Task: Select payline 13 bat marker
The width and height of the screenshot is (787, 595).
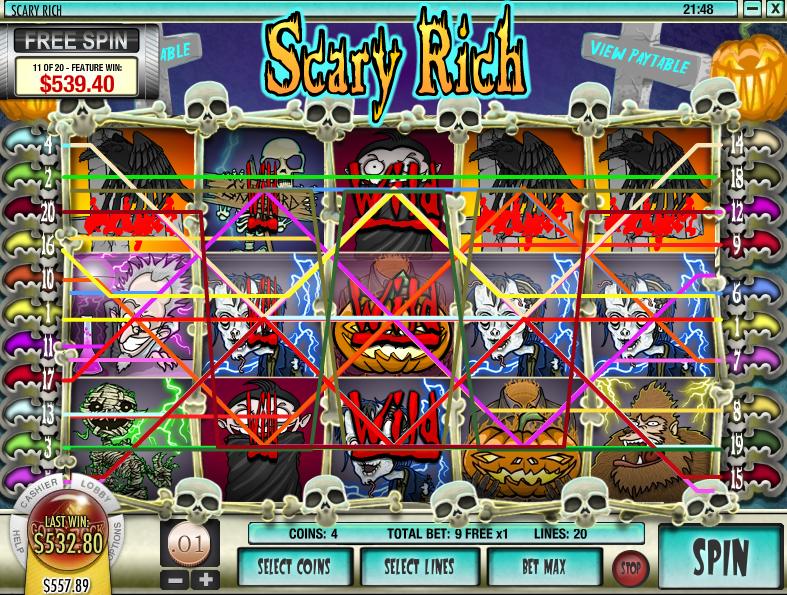Action: click(x=28, y=412)
